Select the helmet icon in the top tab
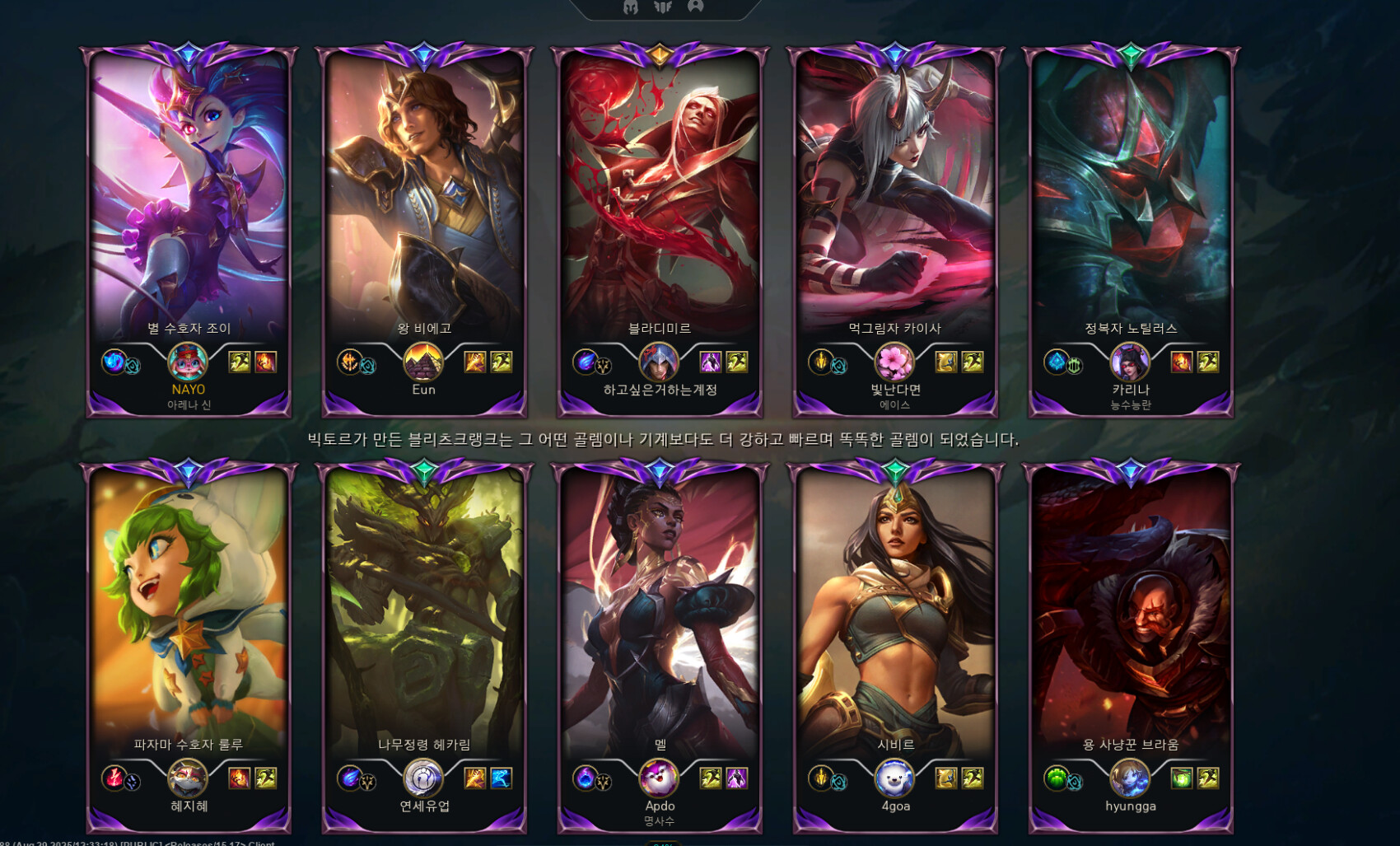 631,7
